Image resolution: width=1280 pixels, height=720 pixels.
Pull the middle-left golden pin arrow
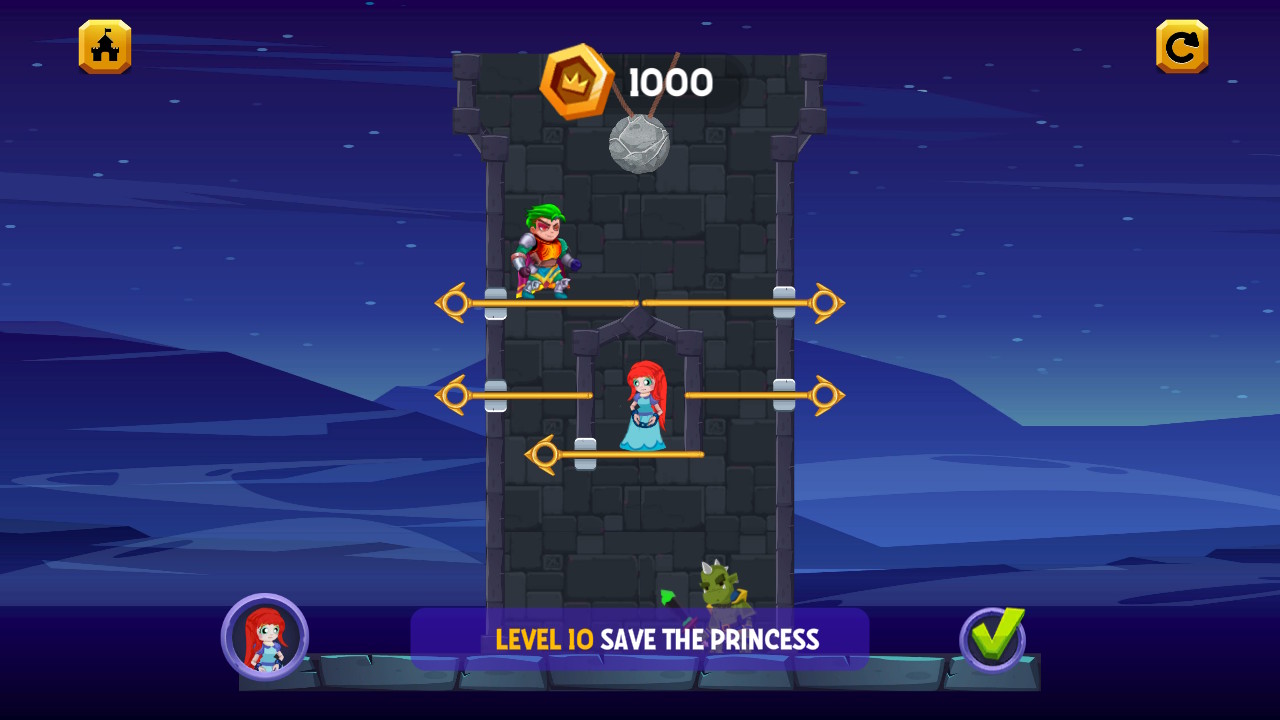(455, 394)
